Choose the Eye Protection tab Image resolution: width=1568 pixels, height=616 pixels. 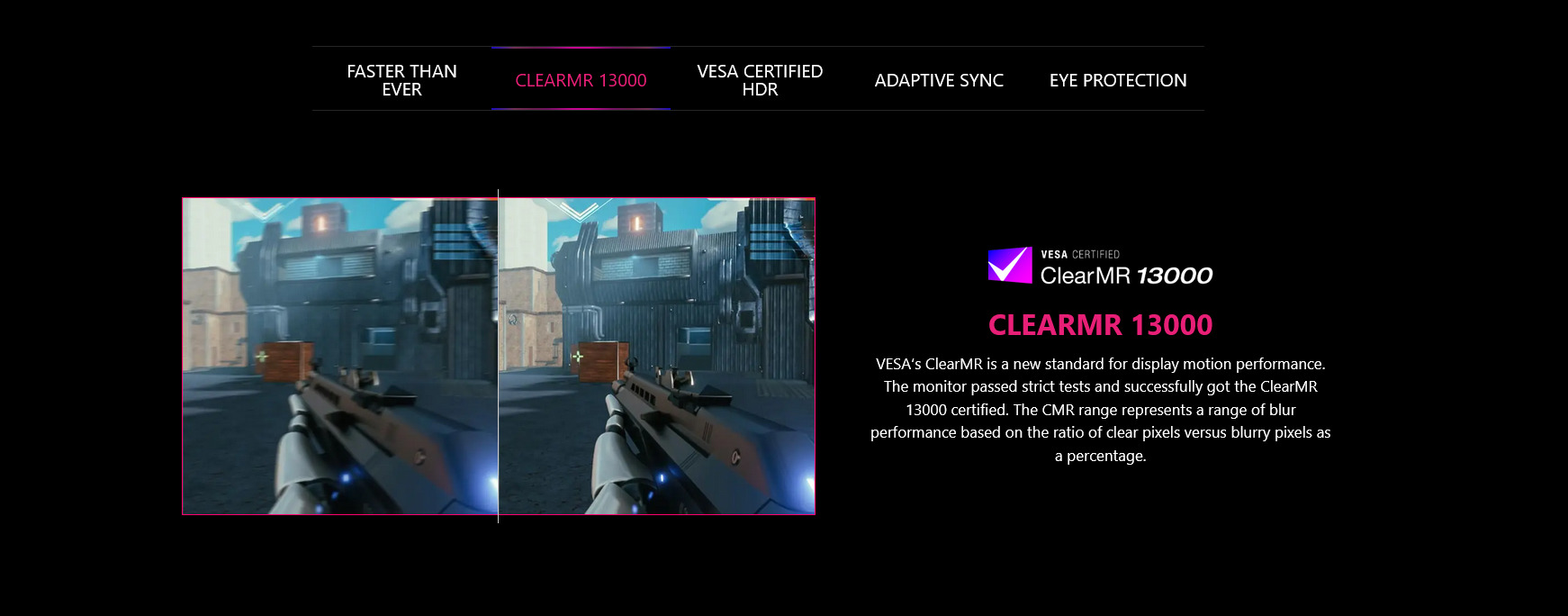pyautogui.click(x=1117, y=80)
